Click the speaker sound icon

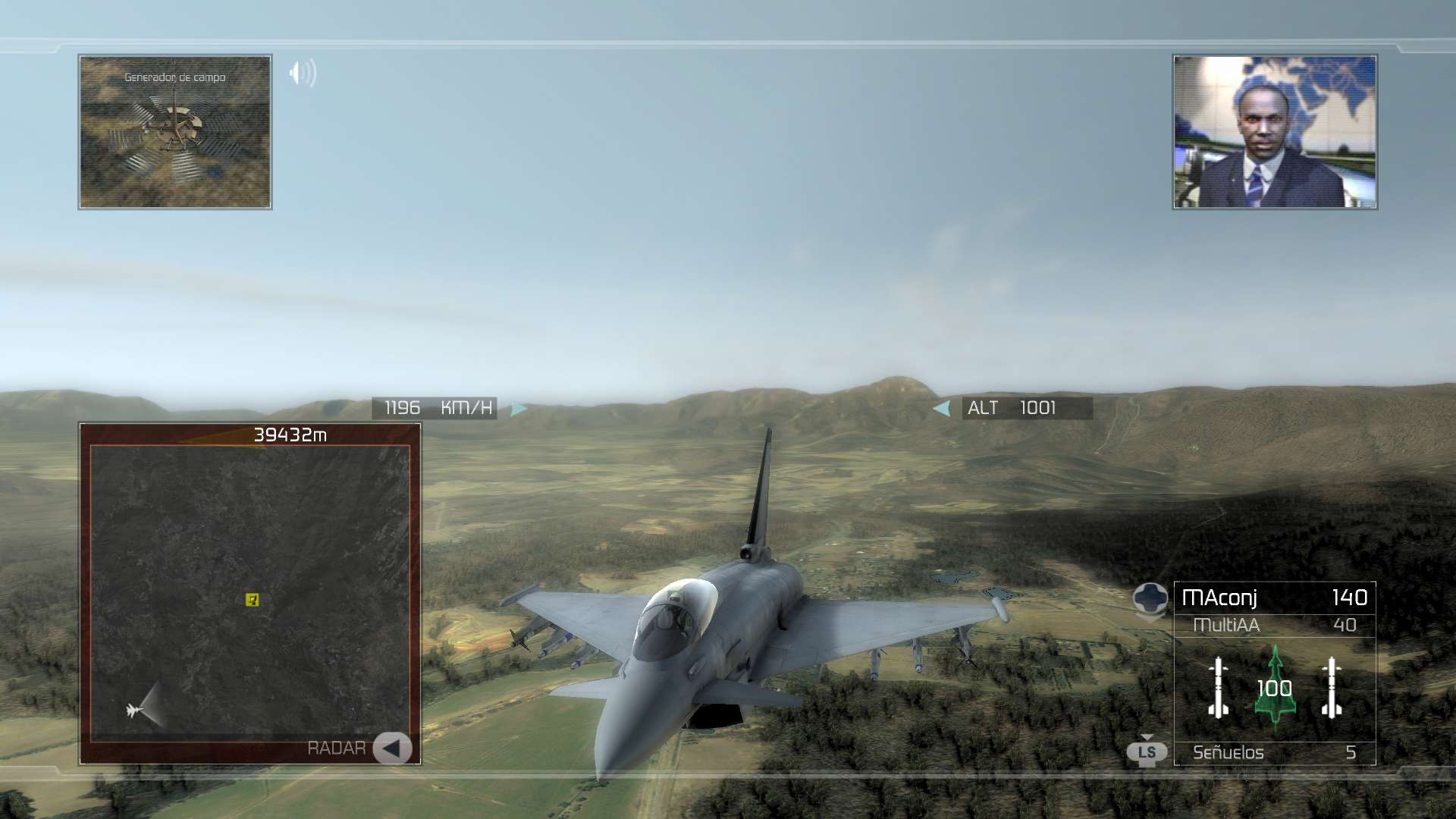coord(303,74)
